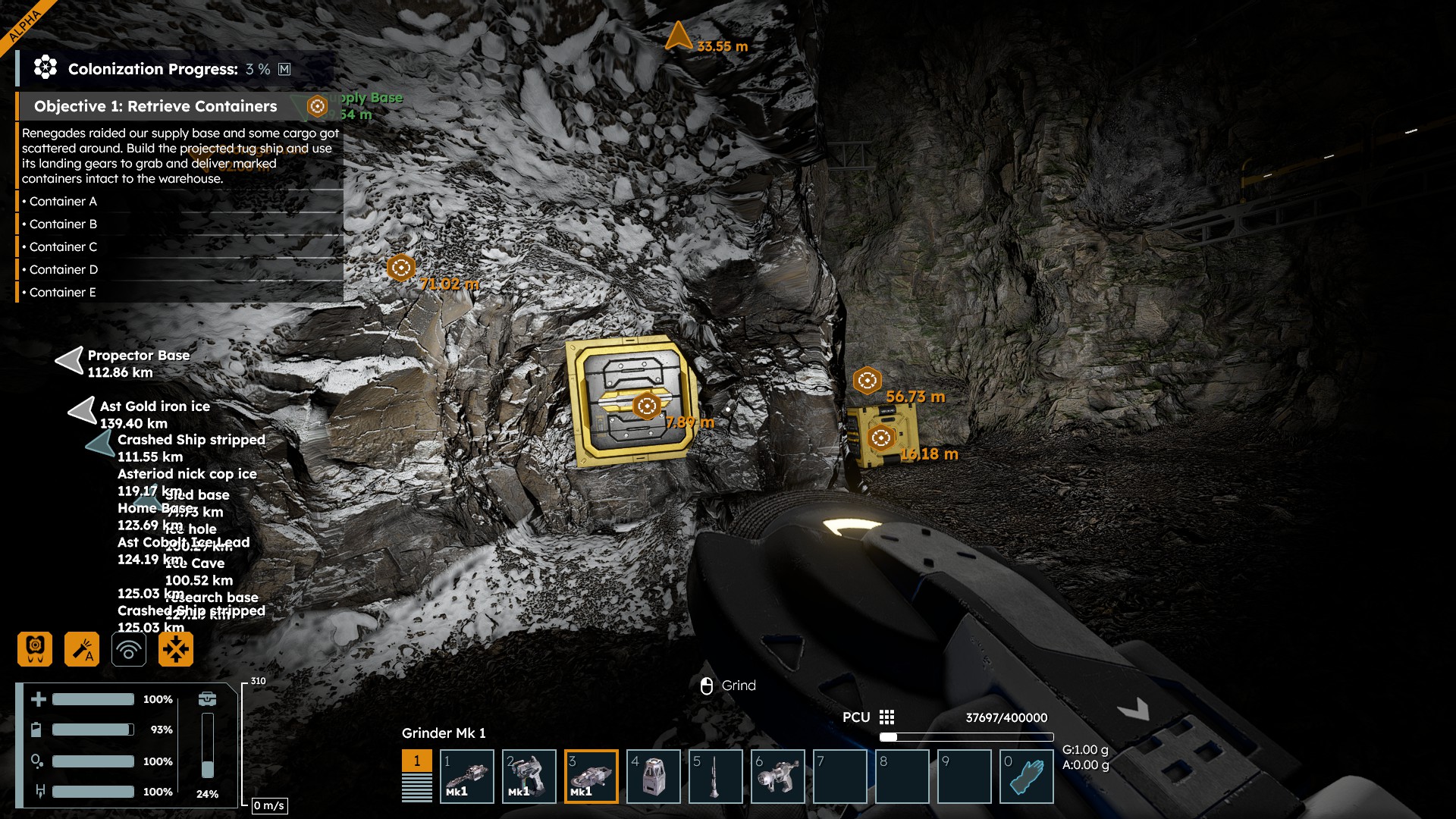Select the Container E objective entry
The width and height of the screenshot is (1456, 819).
click(63, 293)
